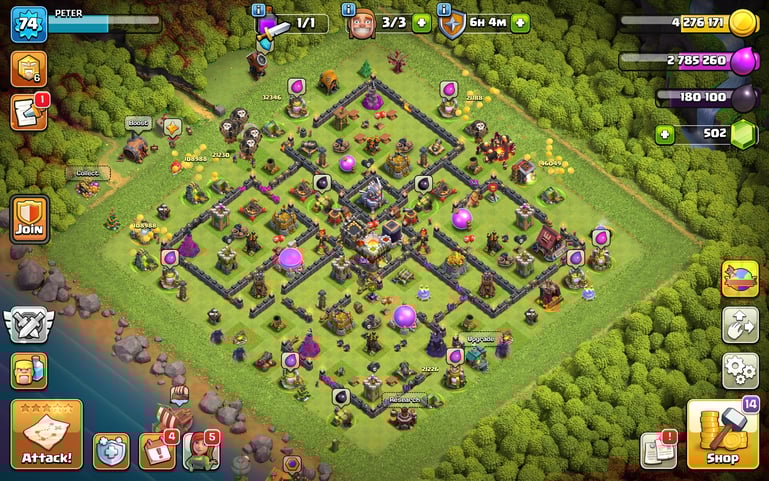Open the blue shield button beside Attack
The width and height of the screenshot is (769, 481).
(x=110, y=451)
